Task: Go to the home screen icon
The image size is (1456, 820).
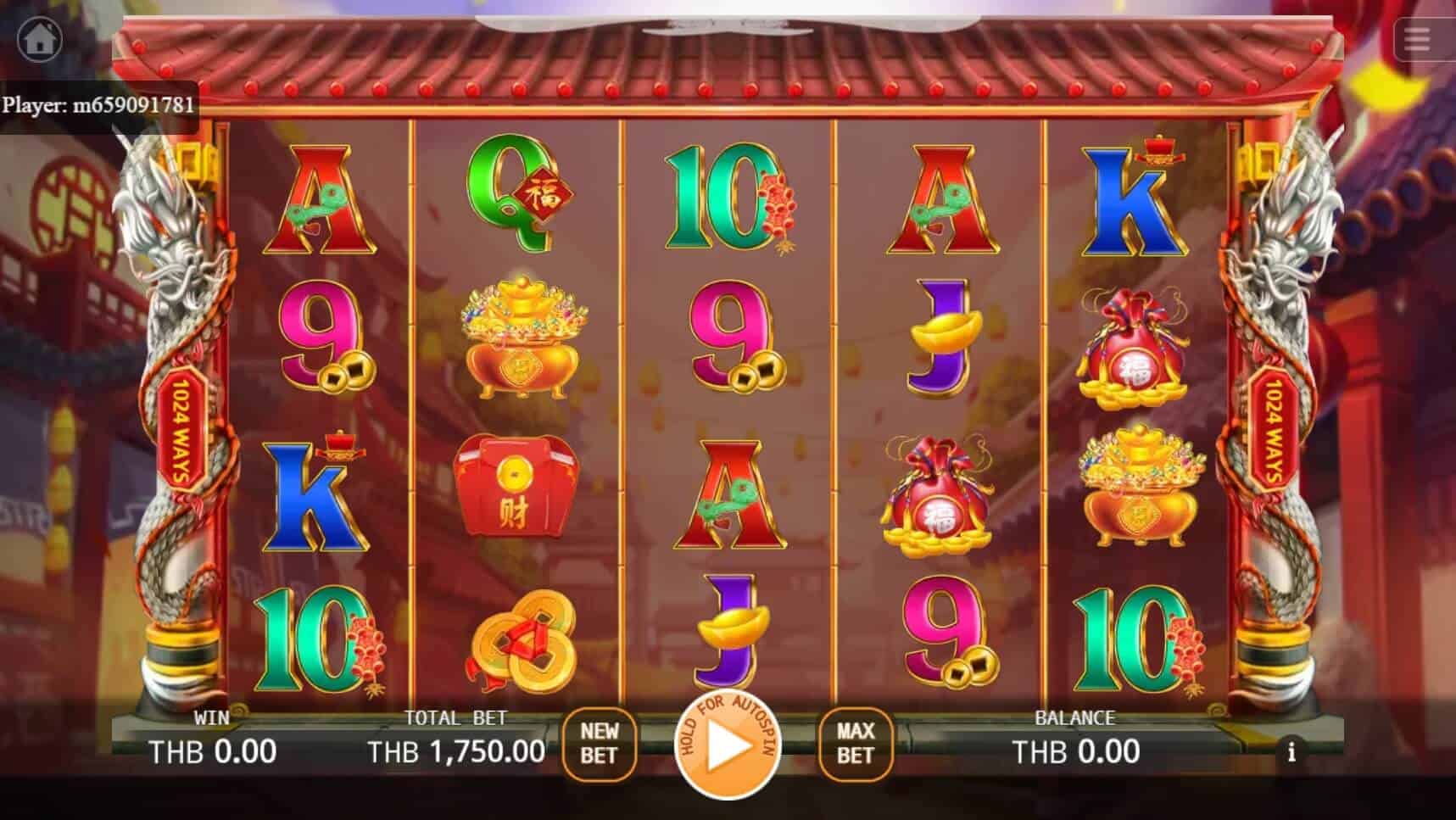Action: 40,38
